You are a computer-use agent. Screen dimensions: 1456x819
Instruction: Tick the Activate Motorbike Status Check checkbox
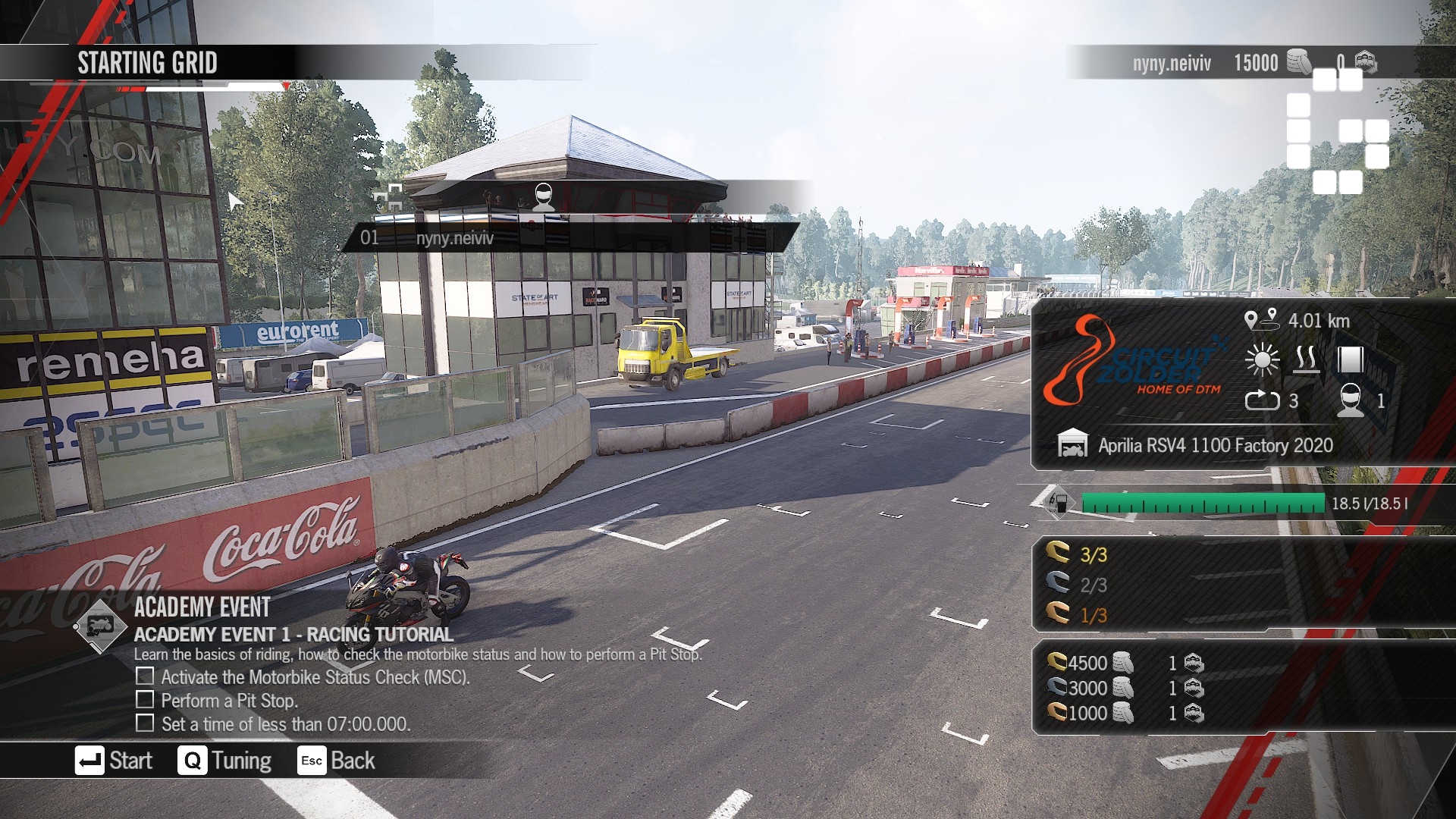(144, 677)
